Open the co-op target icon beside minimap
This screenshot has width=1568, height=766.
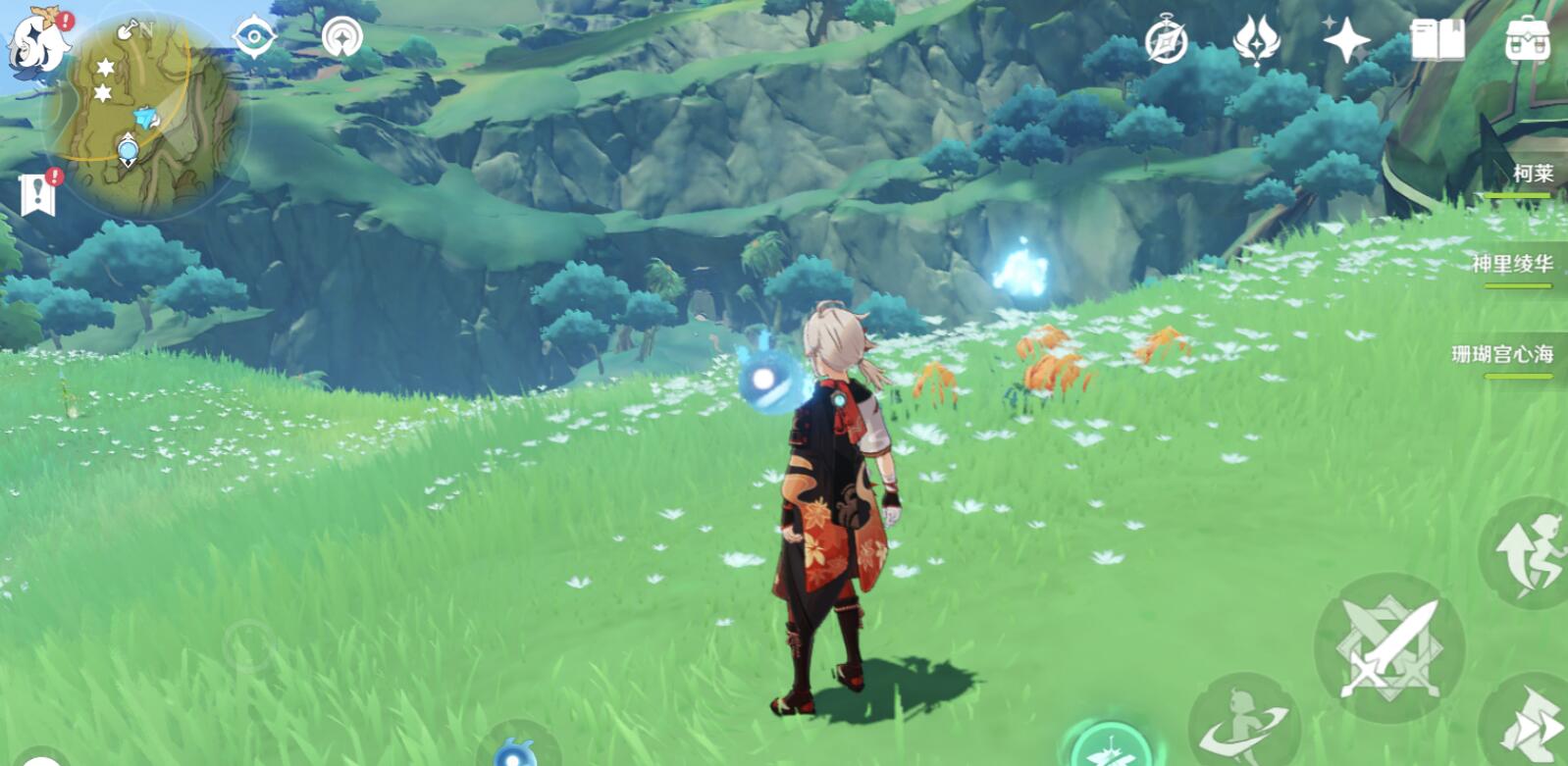tap(341, 38)
